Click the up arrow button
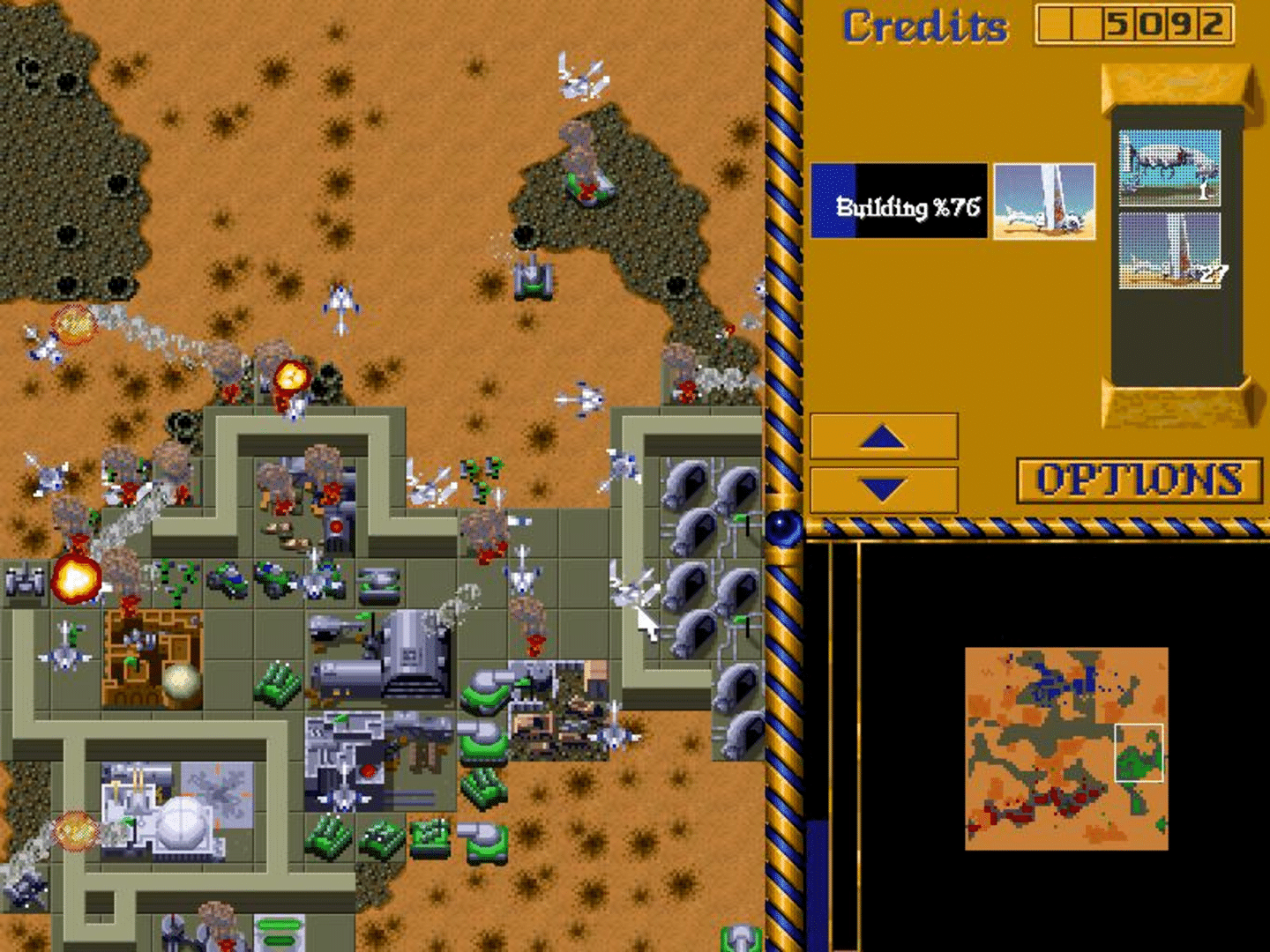Screen dimensions: 1270x952 (884, 436)
